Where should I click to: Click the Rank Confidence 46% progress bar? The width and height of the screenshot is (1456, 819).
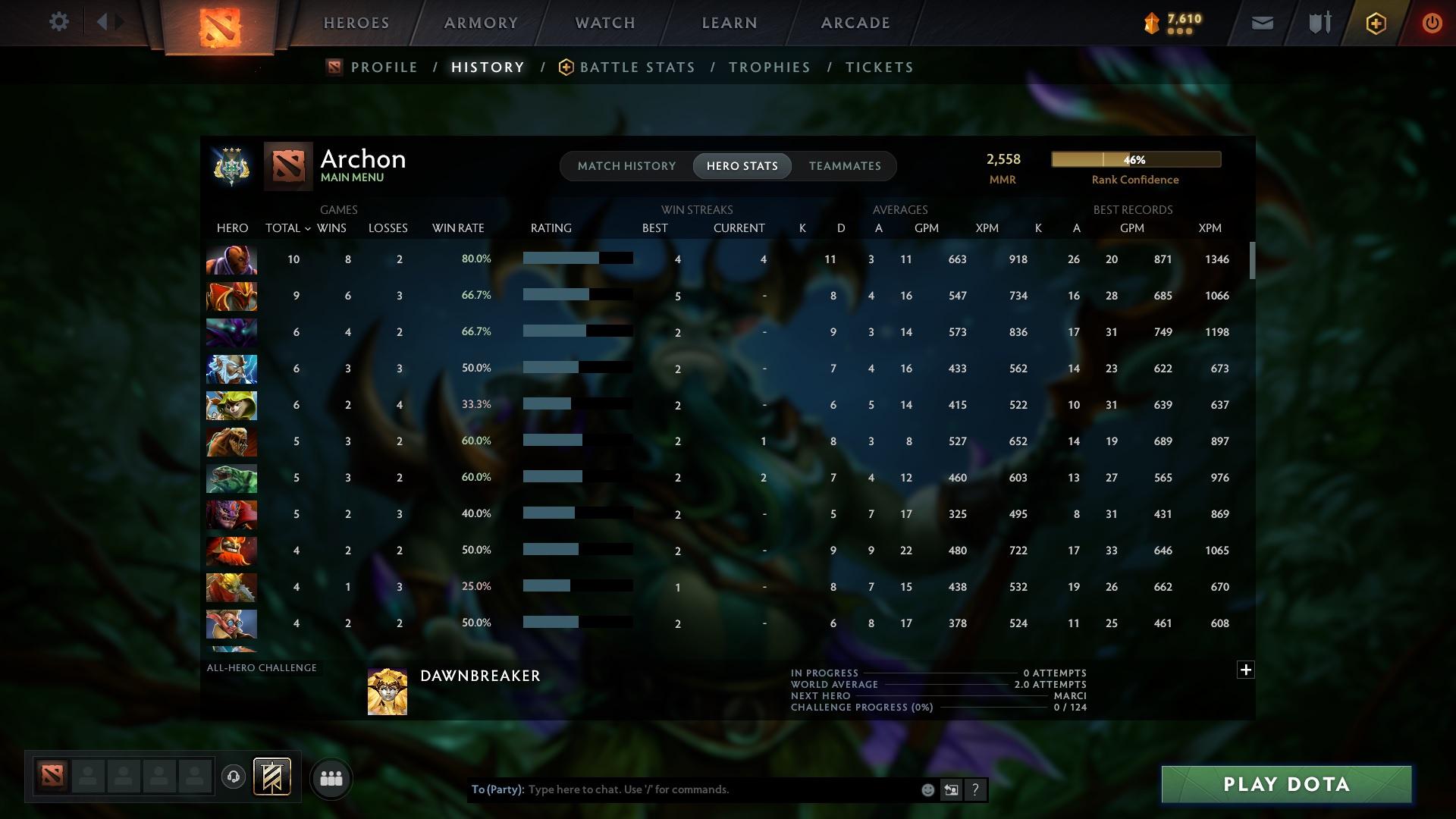[1135, 159]
